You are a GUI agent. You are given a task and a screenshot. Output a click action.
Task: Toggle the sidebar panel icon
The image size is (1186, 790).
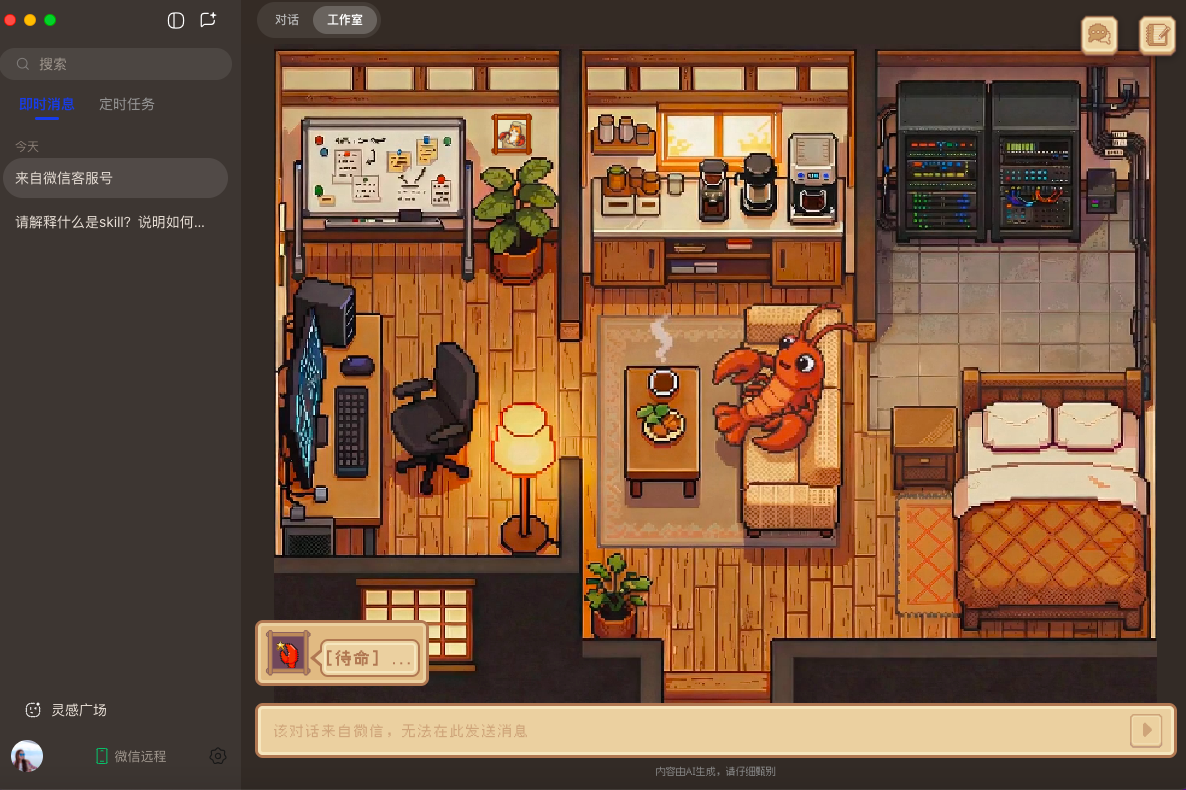point(176,20)
